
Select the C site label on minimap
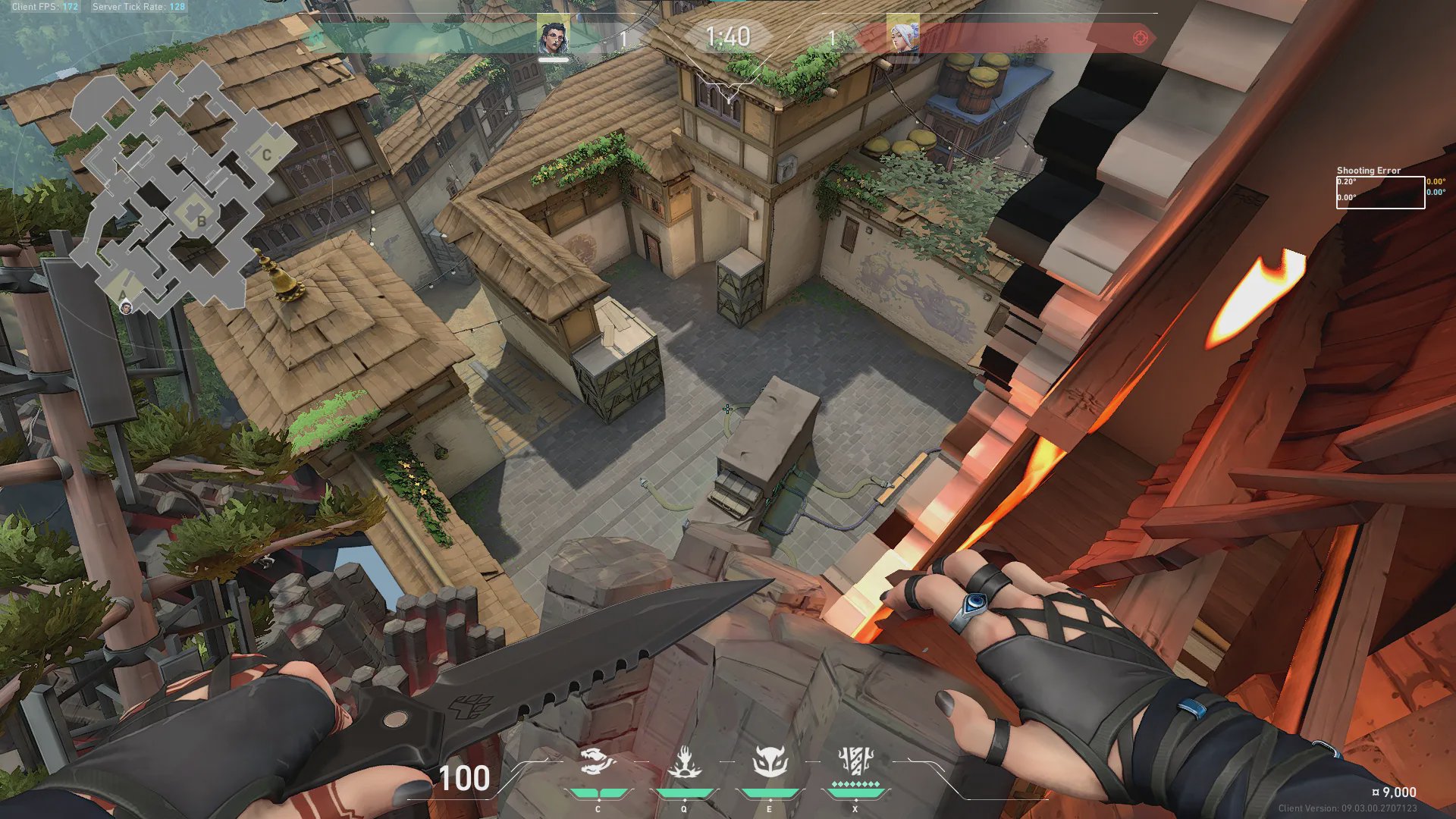point(267,155)
